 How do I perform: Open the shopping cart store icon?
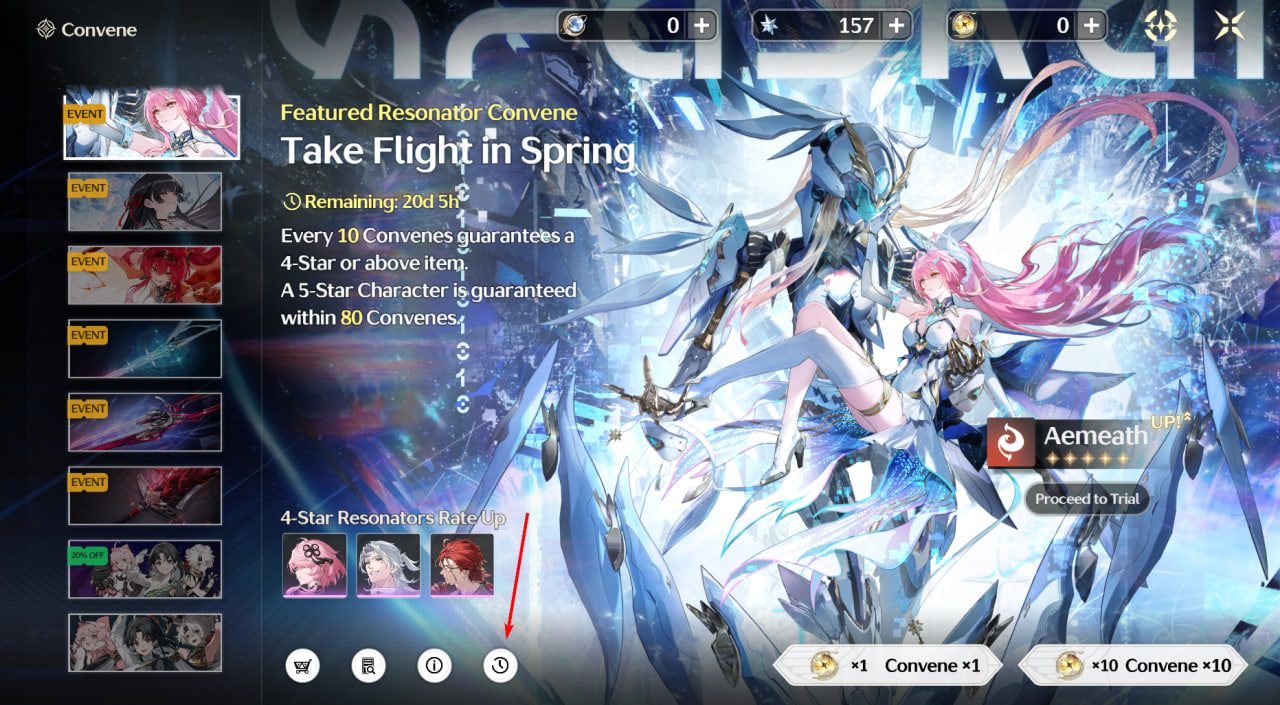coord(302,665)
